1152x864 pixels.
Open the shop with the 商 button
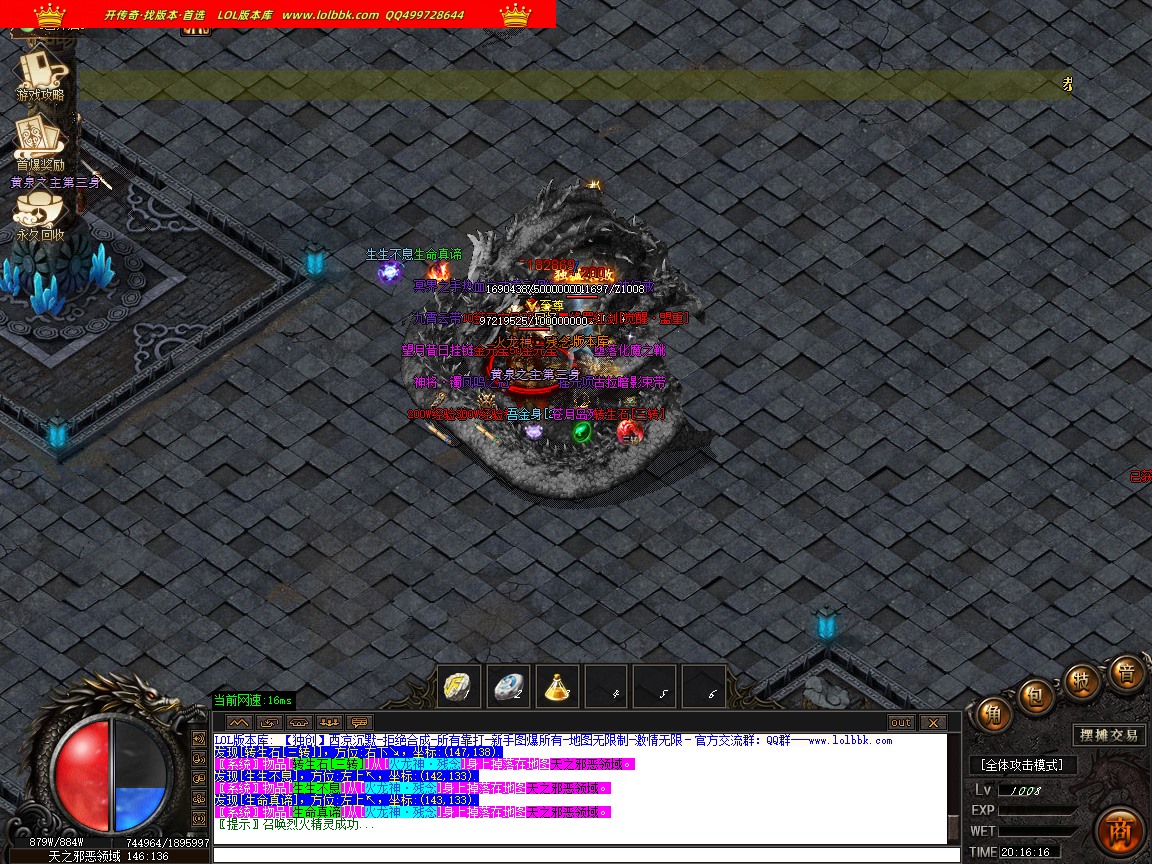(1119, 831)
